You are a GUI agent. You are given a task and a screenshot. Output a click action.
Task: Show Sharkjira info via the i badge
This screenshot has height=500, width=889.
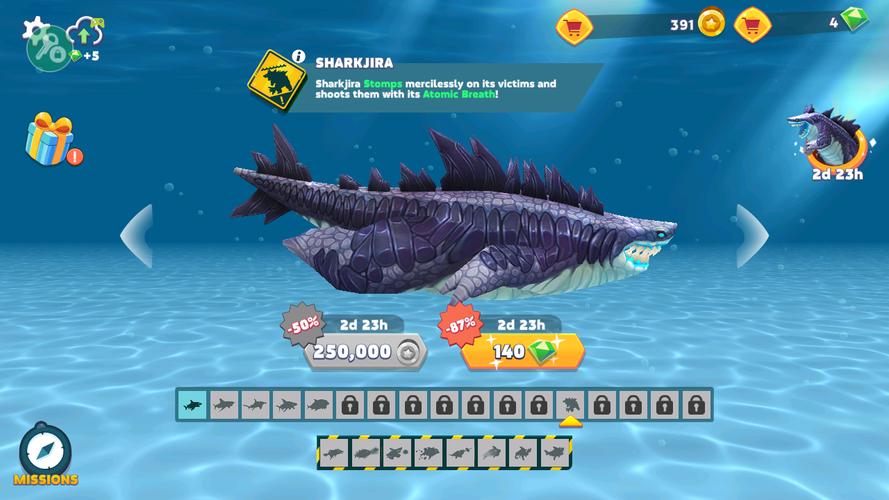click(x=298, y=56)
